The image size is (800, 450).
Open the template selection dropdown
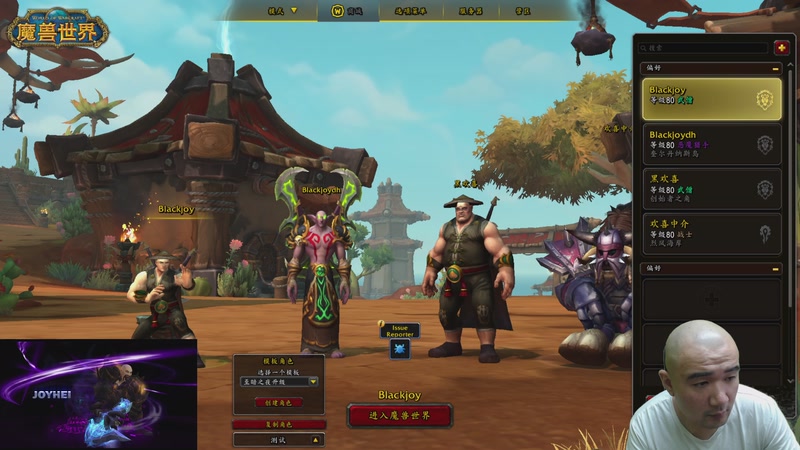click(279, 381)
